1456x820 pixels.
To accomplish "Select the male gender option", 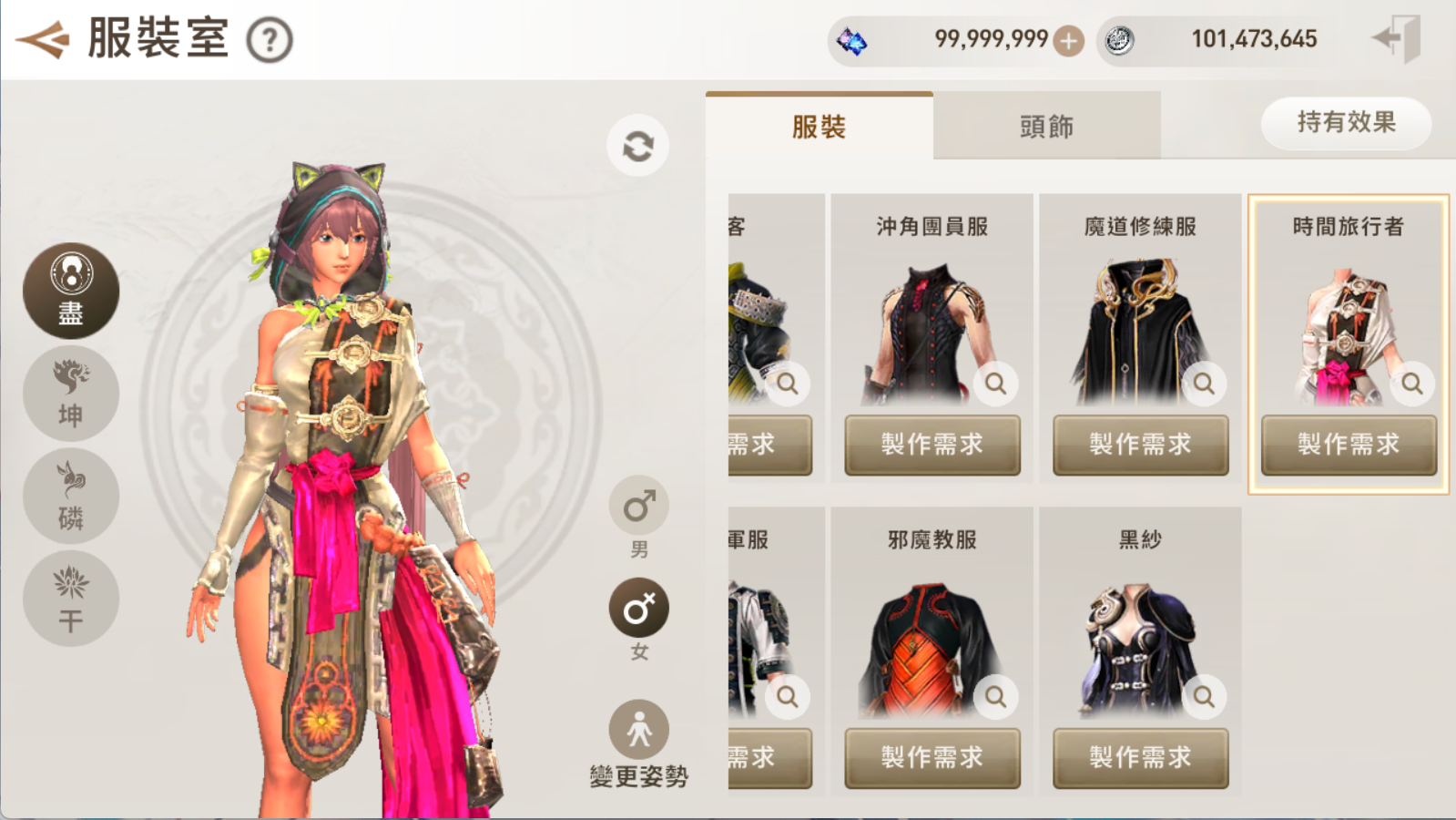I will pos(638,504).
